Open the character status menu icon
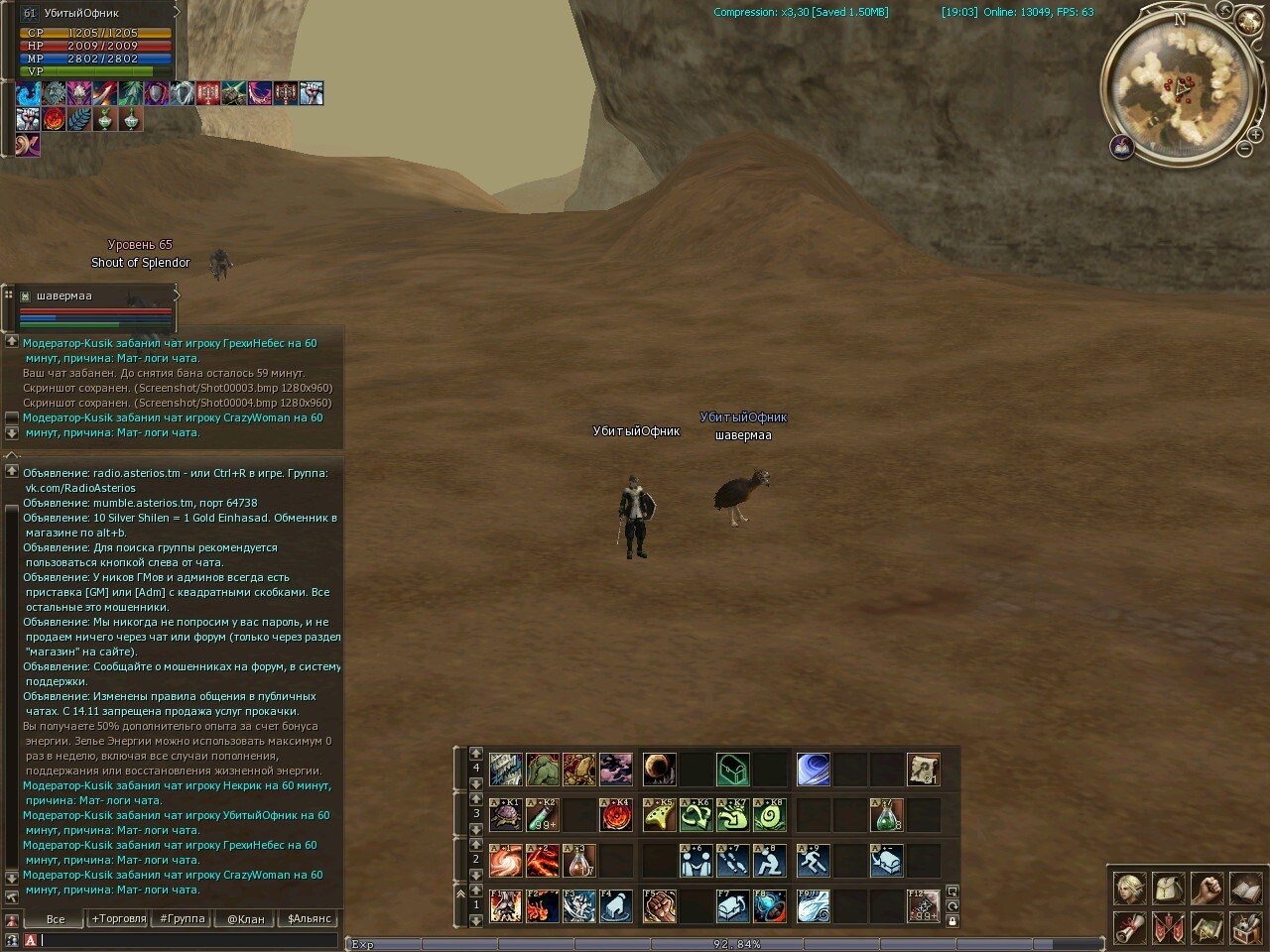This screenshot has width=1270, height=952. point(1129,889)
